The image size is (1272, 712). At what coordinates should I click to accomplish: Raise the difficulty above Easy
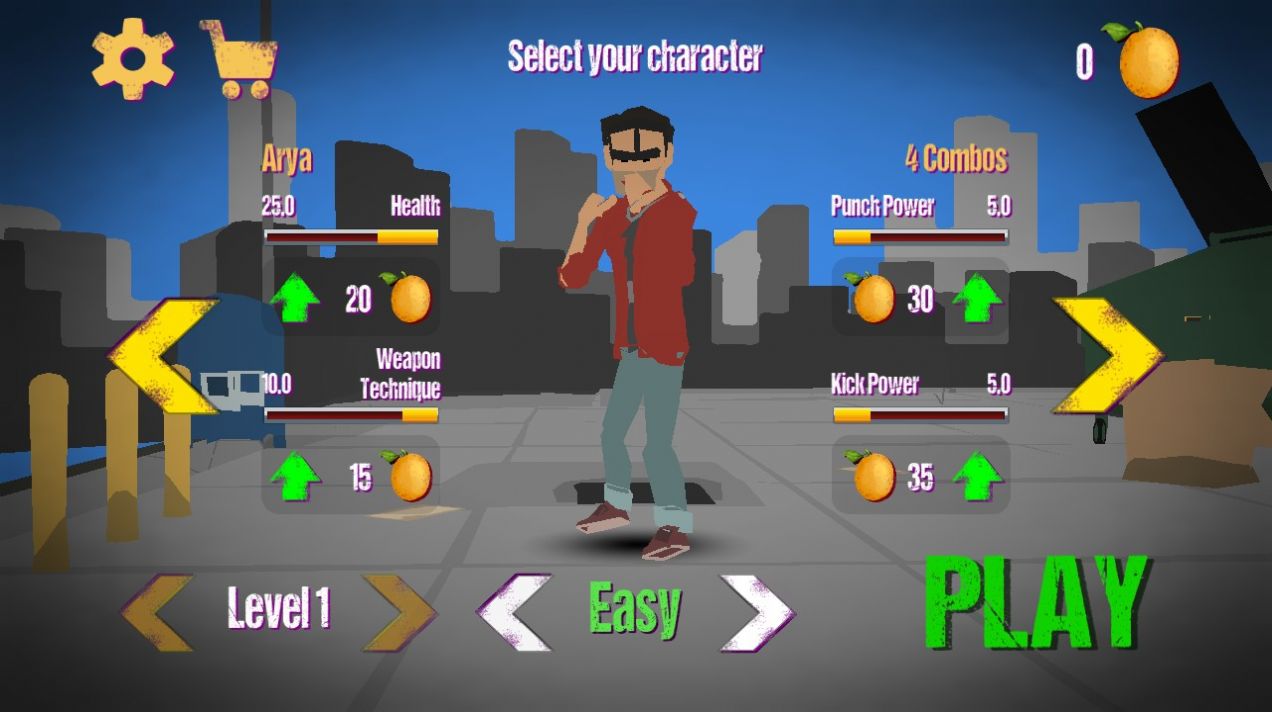pos(757,612)
